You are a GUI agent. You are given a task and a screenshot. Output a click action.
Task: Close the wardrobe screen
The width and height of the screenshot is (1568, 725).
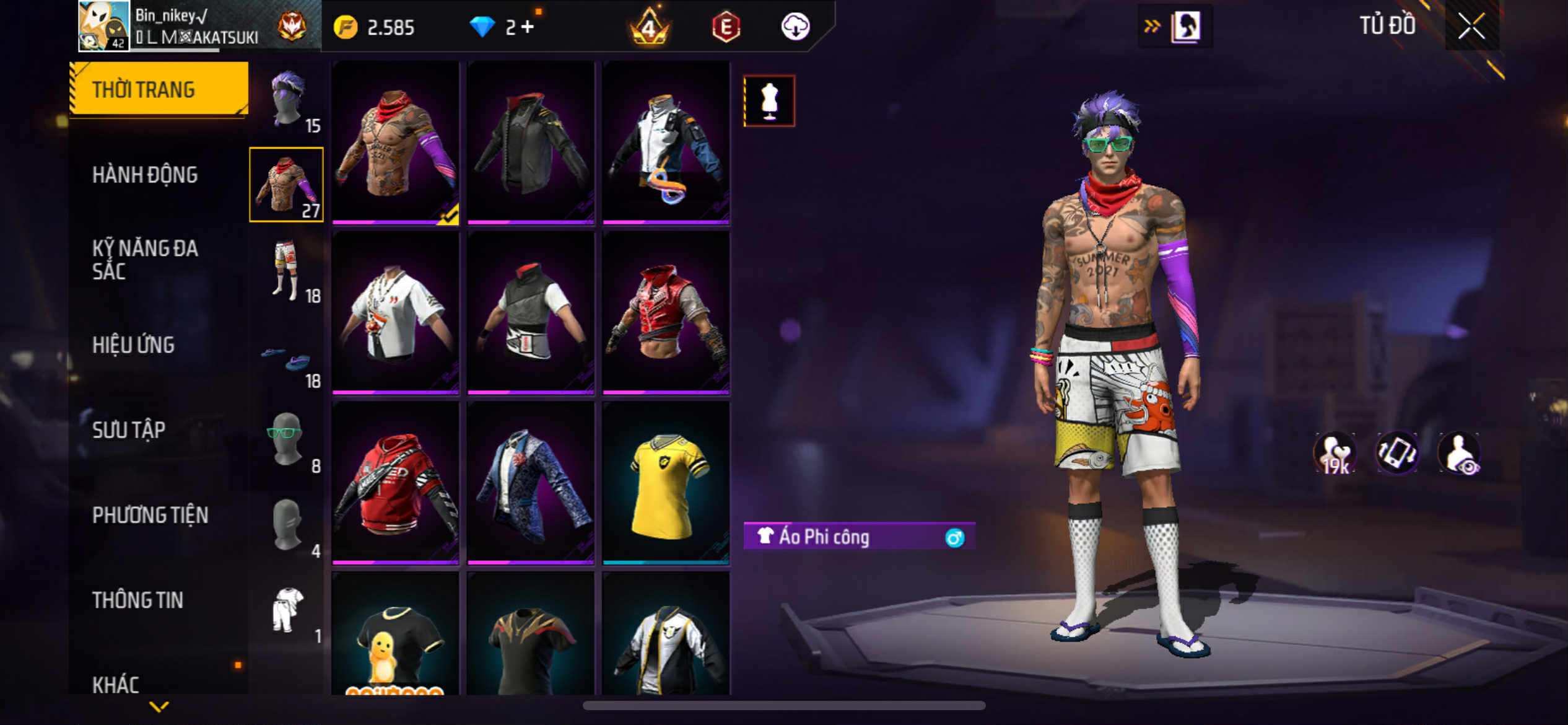[1471, 26]
